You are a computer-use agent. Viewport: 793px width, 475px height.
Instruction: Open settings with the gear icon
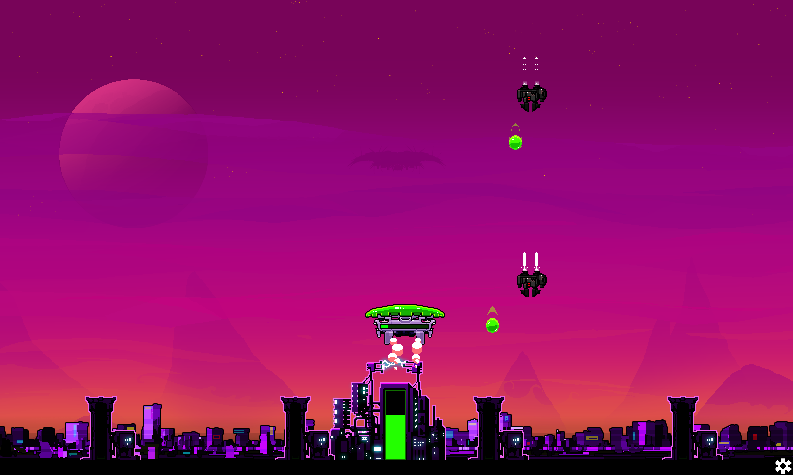point(783,465)
